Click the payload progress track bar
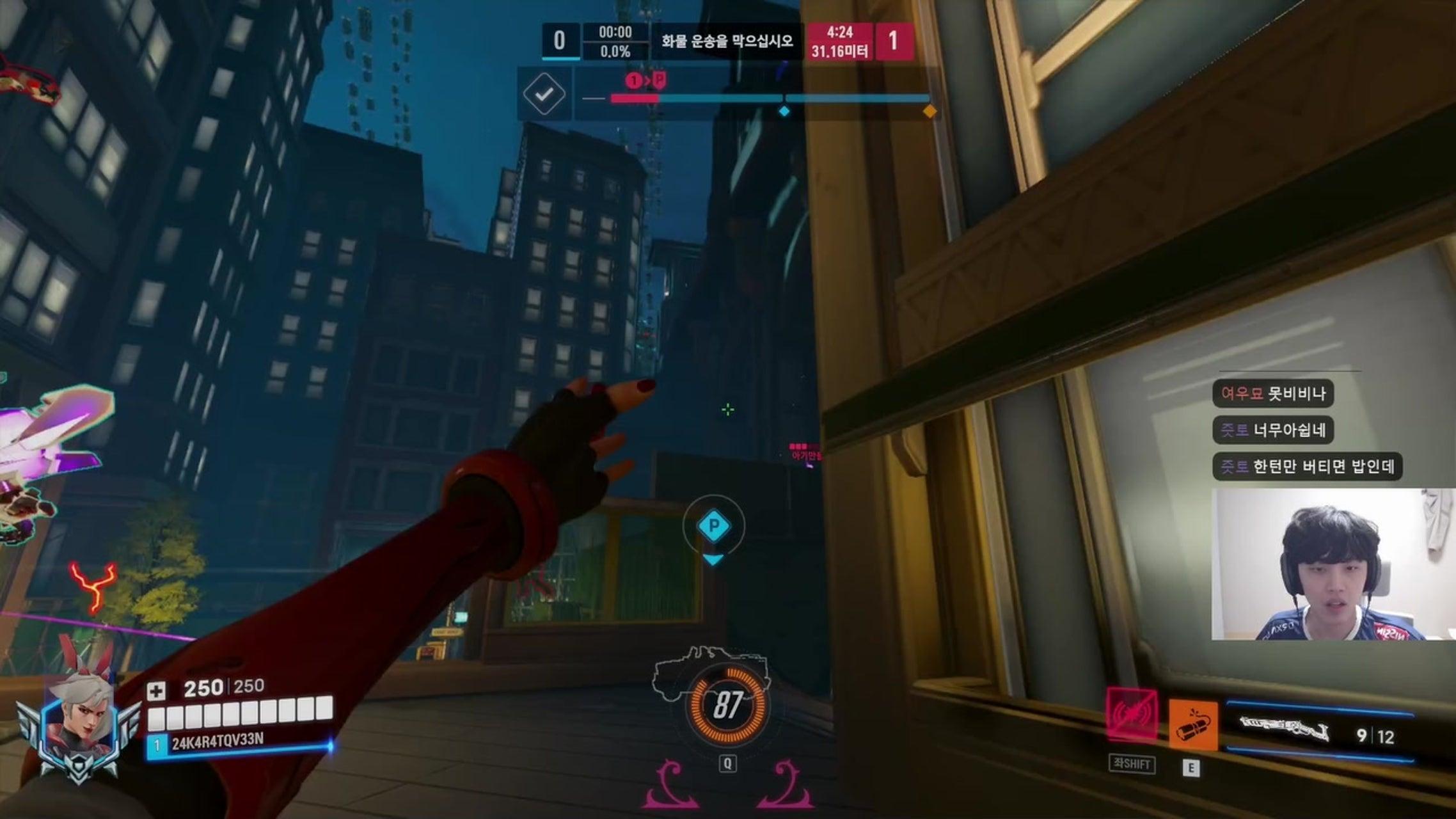 (768, 99)
